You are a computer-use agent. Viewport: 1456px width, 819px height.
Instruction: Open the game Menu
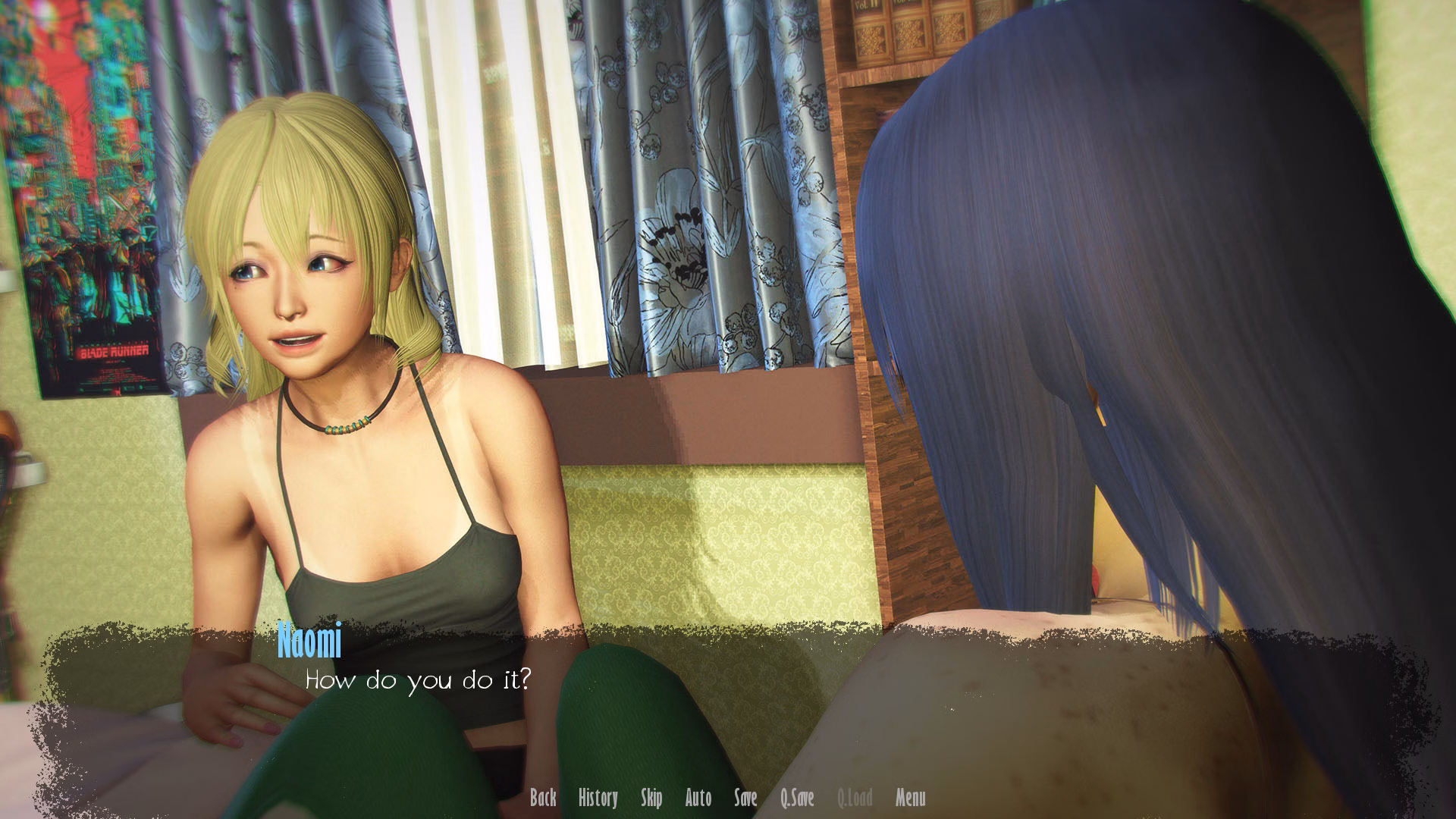tap(910, 799)
